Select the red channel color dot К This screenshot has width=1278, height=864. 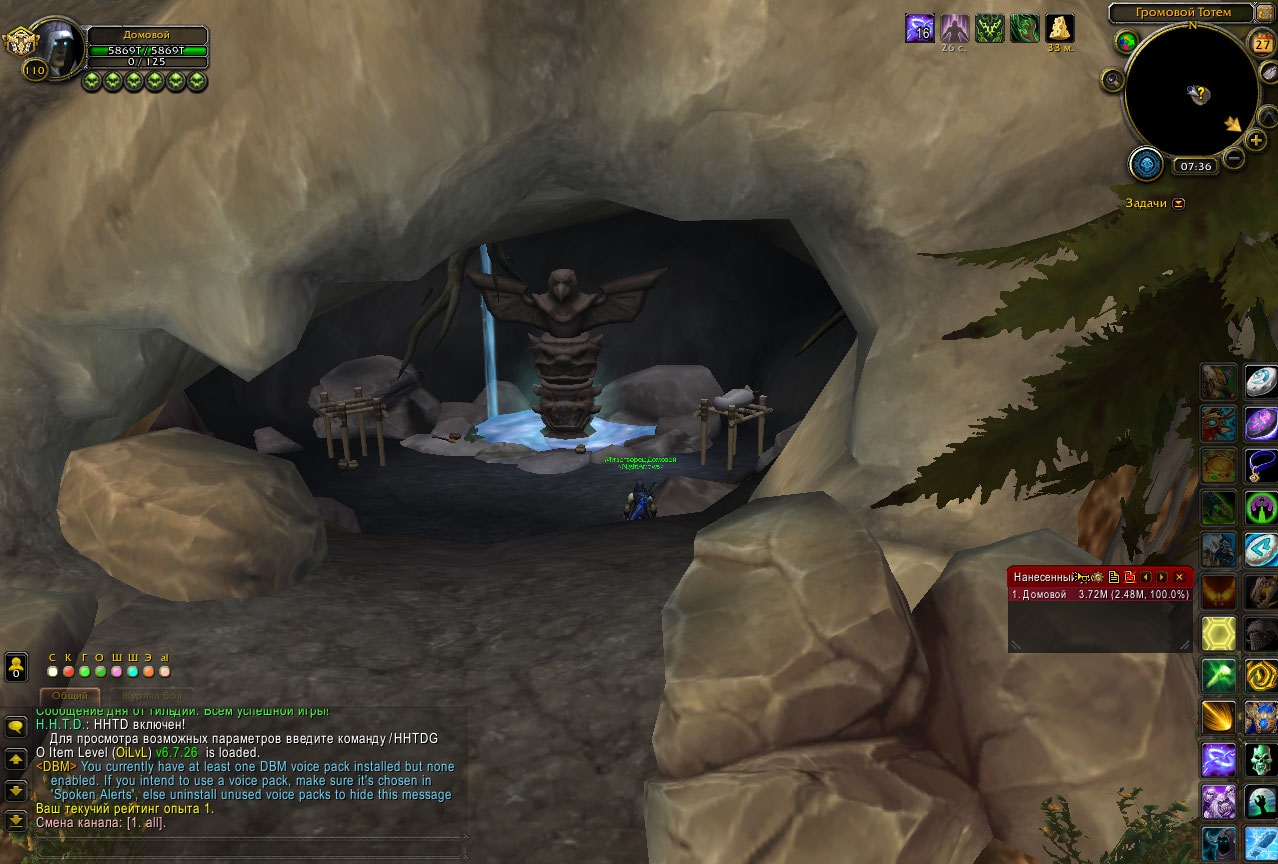point(68,671)
